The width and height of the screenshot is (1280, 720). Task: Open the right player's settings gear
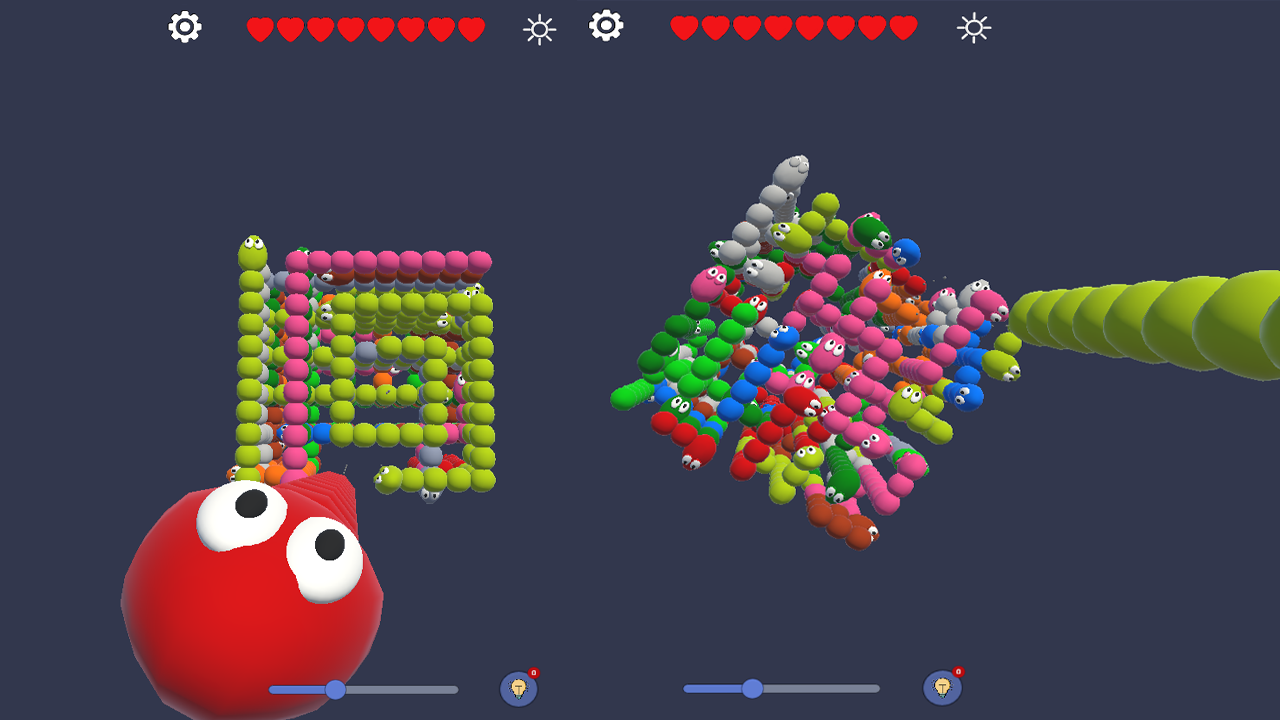606,28
